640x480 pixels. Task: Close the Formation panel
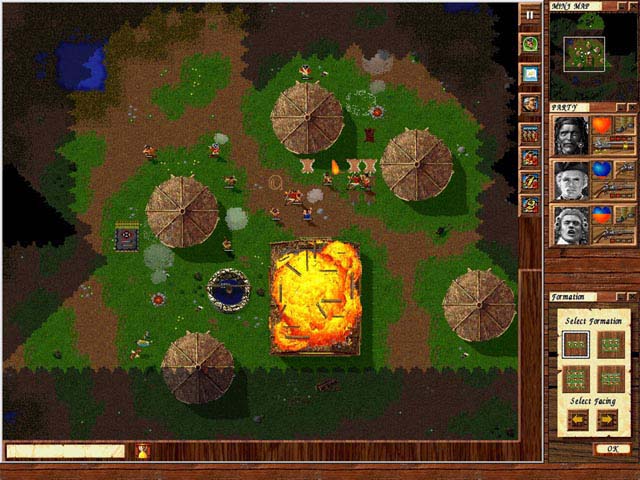click(x=631, y=297)
